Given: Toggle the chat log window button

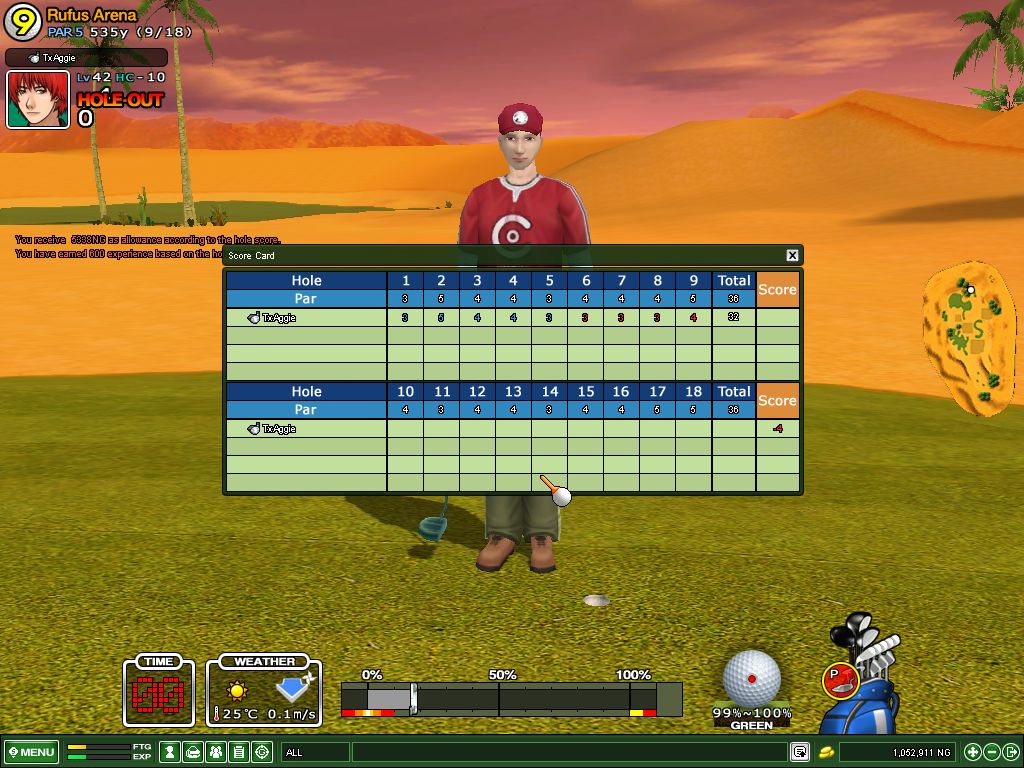Looking at the screenshot, I should coord(800,752).
